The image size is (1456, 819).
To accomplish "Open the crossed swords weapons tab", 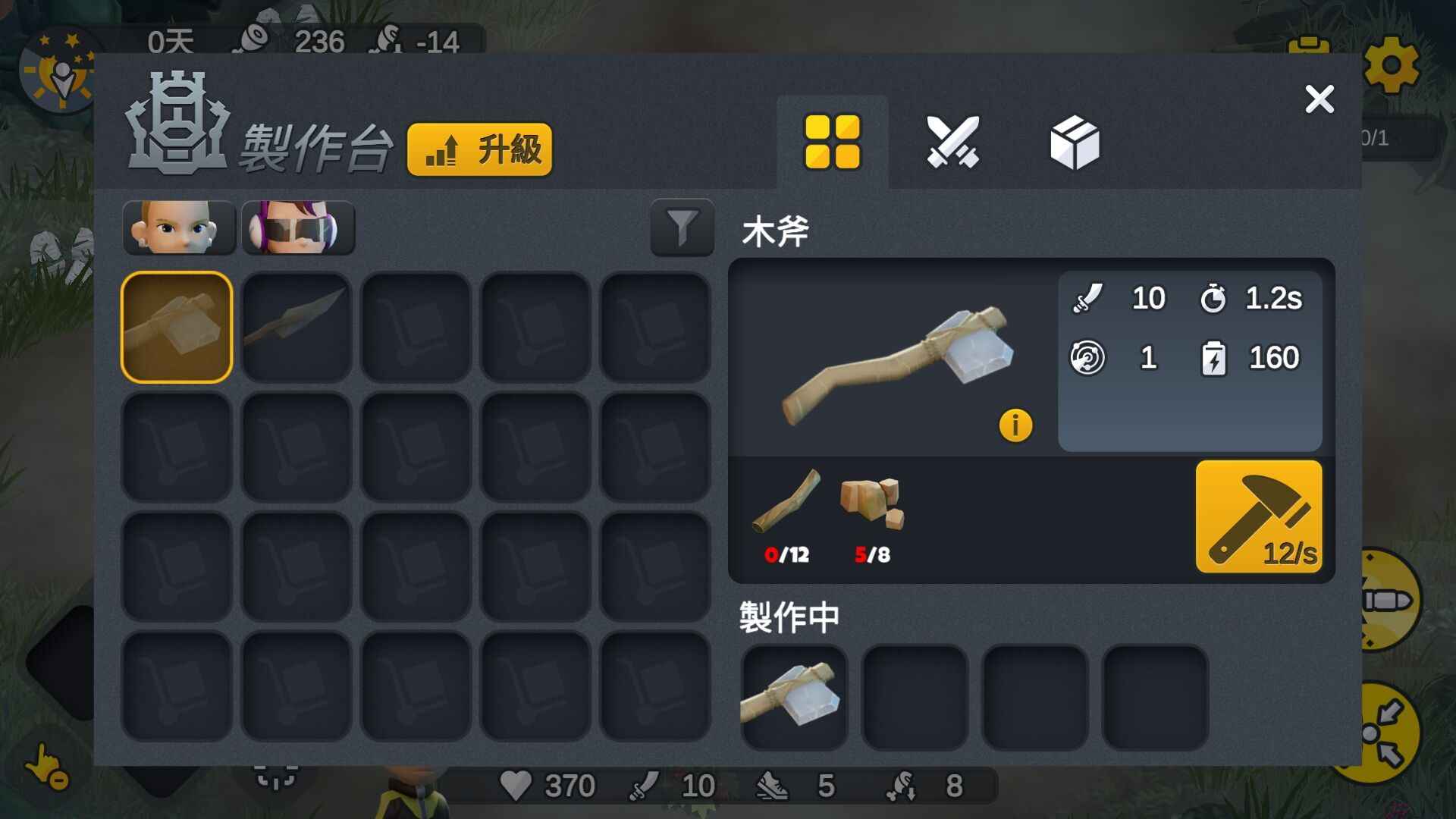I will pyautogui.click(x=953, y=141).
